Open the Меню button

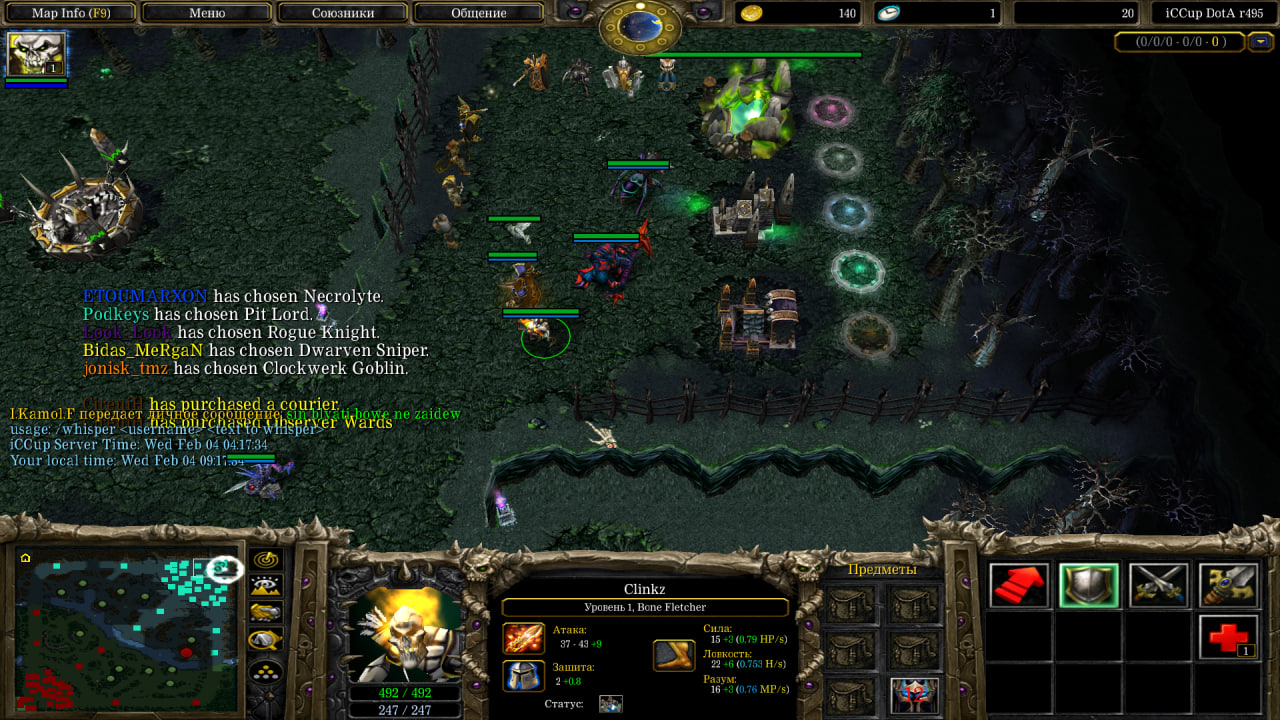(207, 13)
